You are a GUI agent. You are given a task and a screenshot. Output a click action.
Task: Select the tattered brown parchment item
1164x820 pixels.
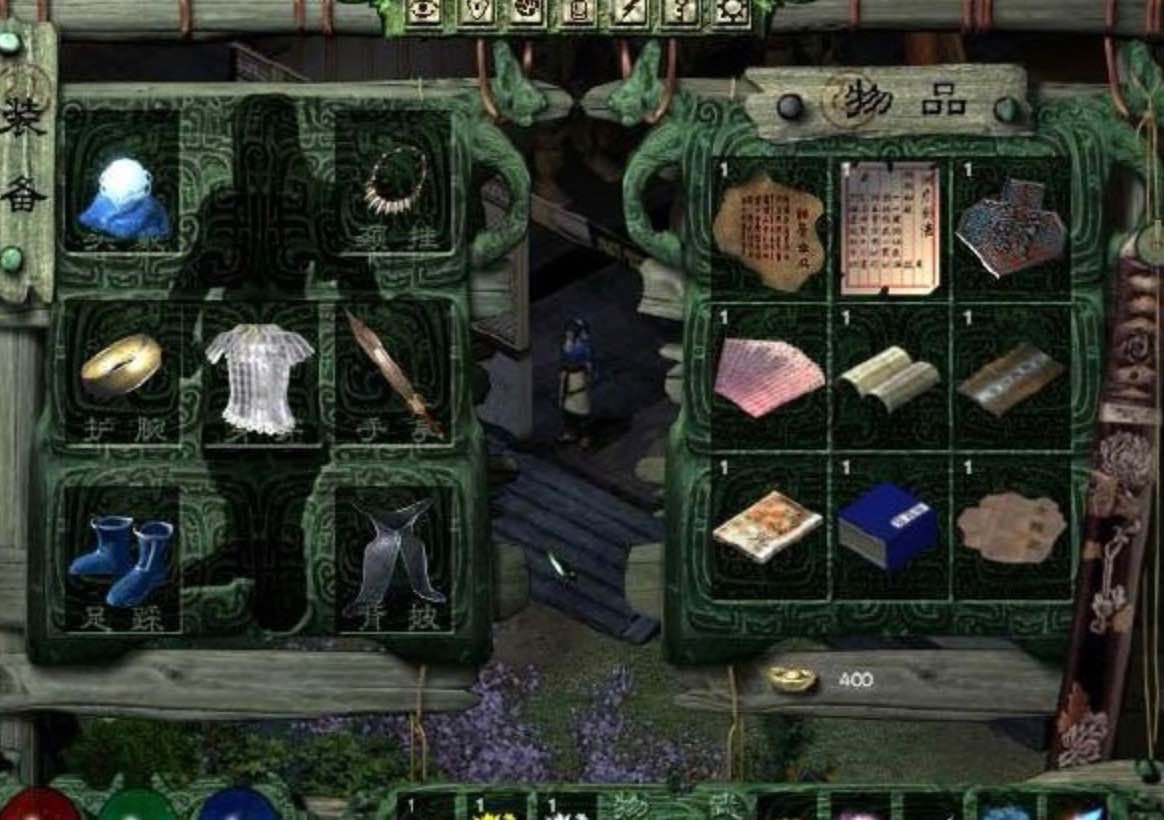pos(768,230)
